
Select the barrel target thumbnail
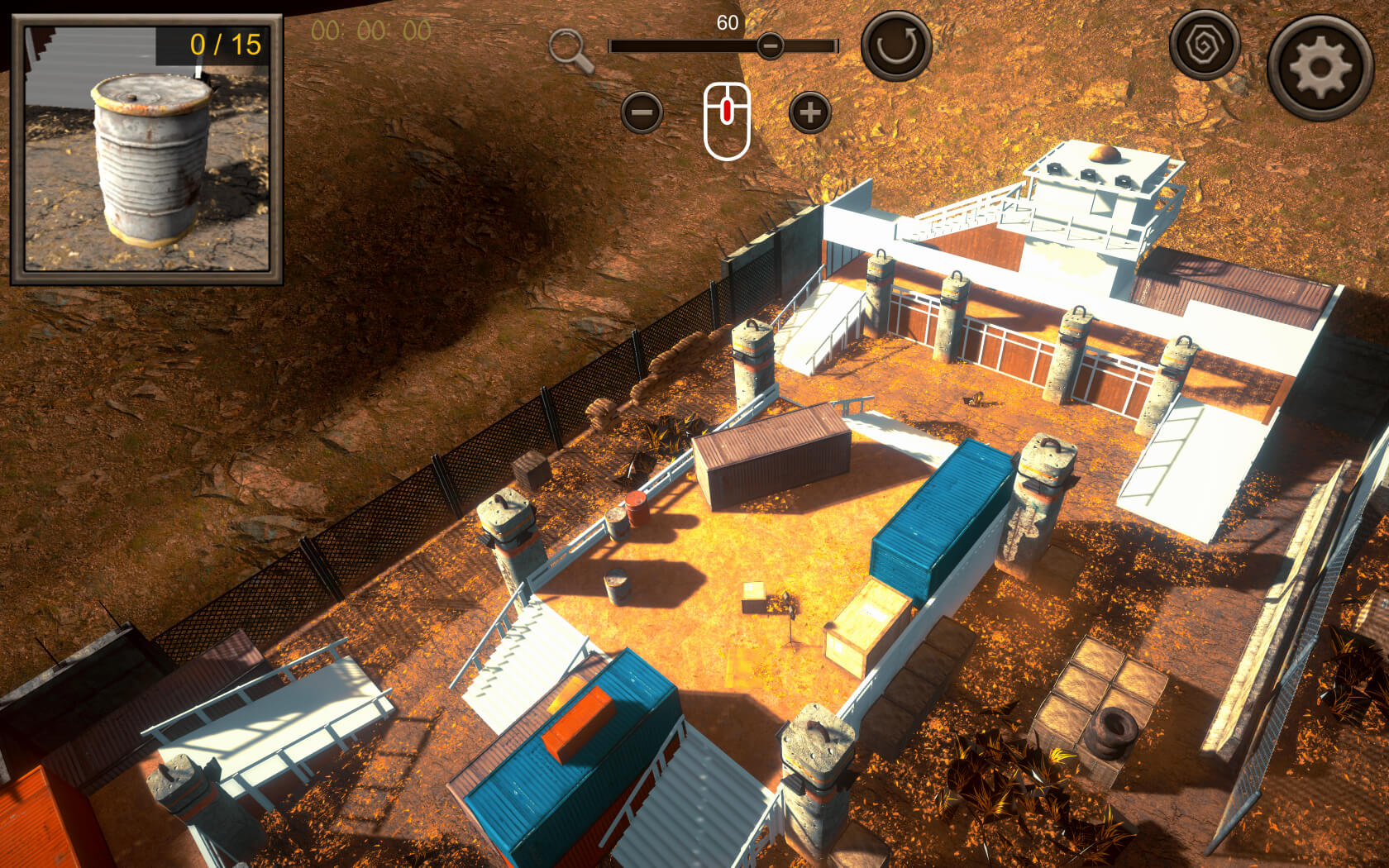(x=147, y=150)
